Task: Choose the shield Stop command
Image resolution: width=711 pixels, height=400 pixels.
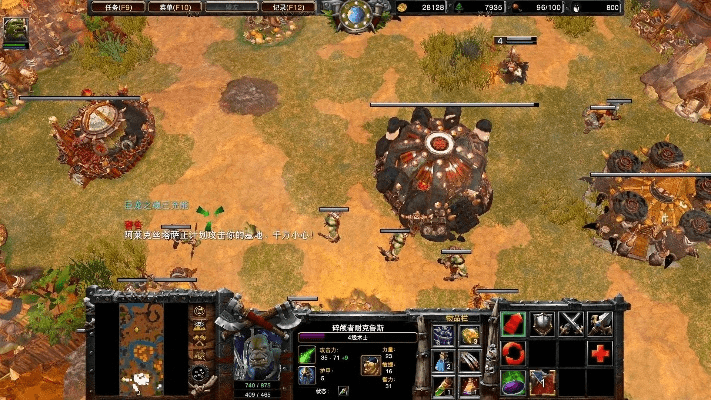Action: 542,323
